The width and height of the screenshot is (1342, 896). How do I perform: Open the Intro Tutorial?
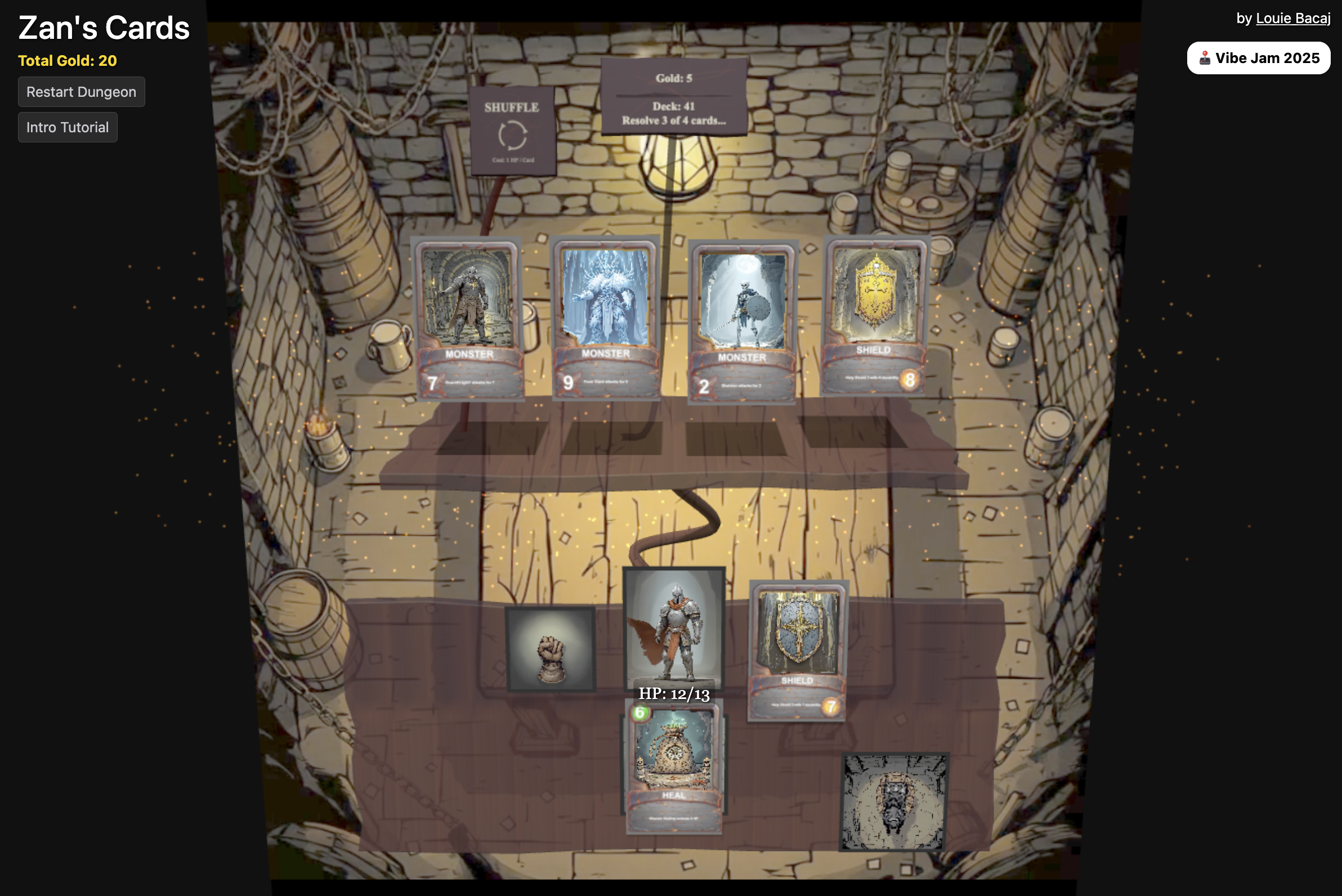pyautogui.click(x=68, y=127)
